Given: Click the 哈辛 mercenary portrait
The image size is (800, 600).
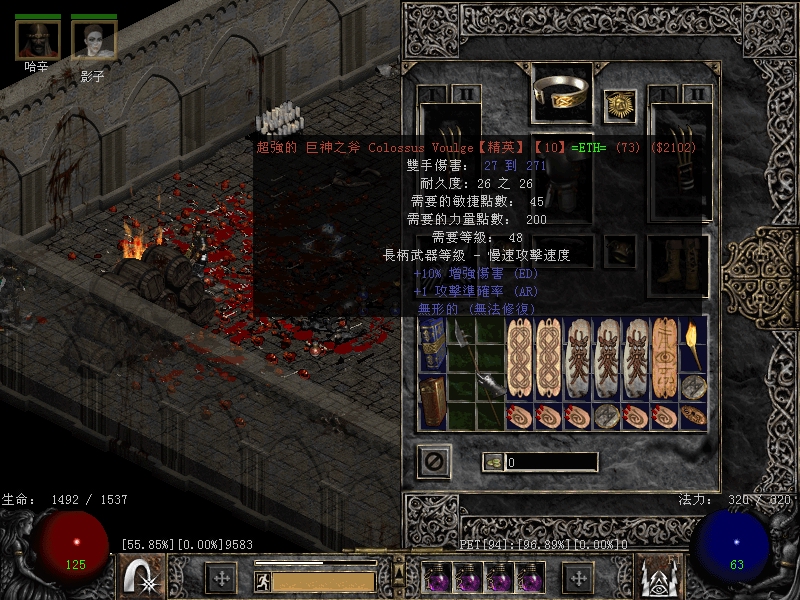Looking at the screenshot, I should point(38,39).
